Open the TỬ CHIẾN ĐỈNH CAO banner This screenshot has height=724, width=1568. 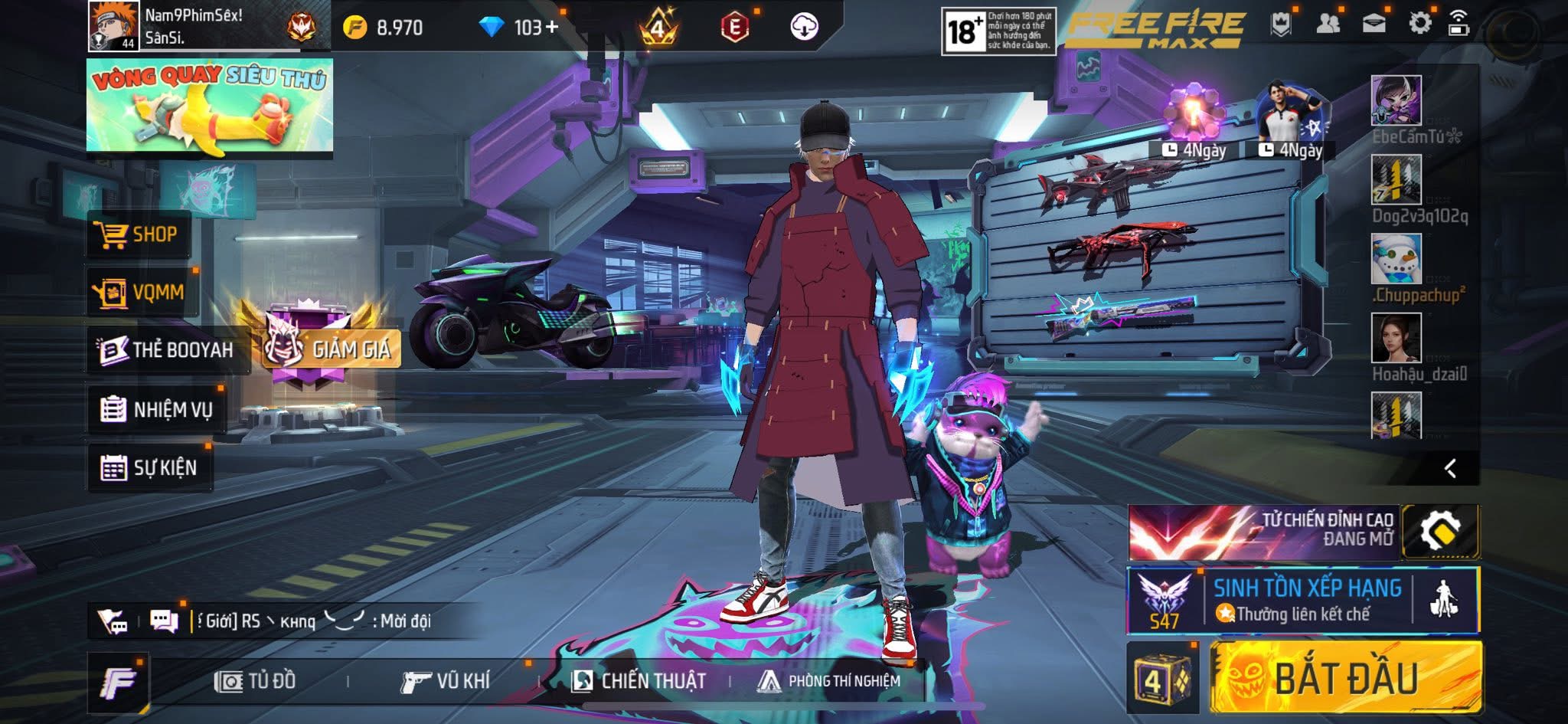tap(1263, 532)
